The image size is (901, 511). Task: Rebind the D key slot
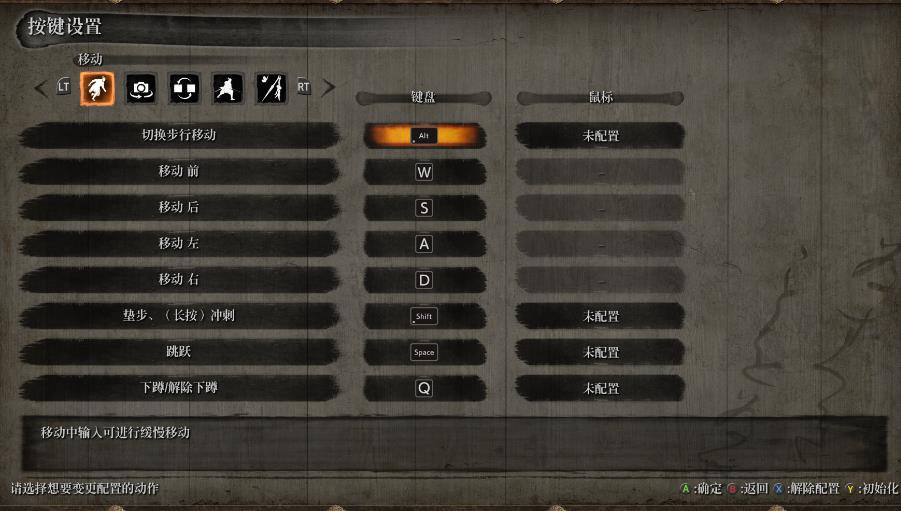point(424,280)
